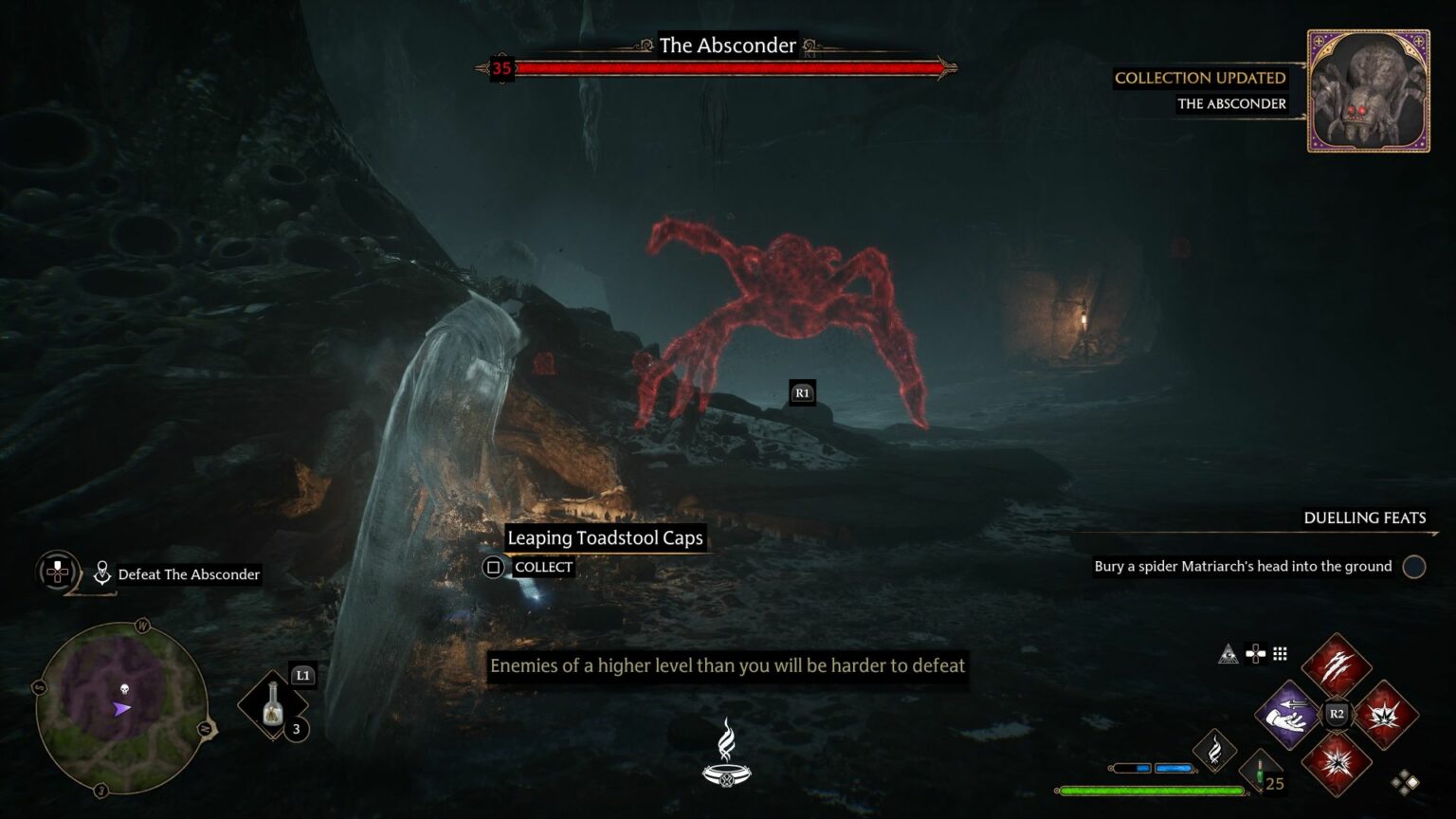Open the item grid icon next to the D-pad
Image resolution: width=1456 pixels, height=819 pixels.
(x=1282, y=653)
